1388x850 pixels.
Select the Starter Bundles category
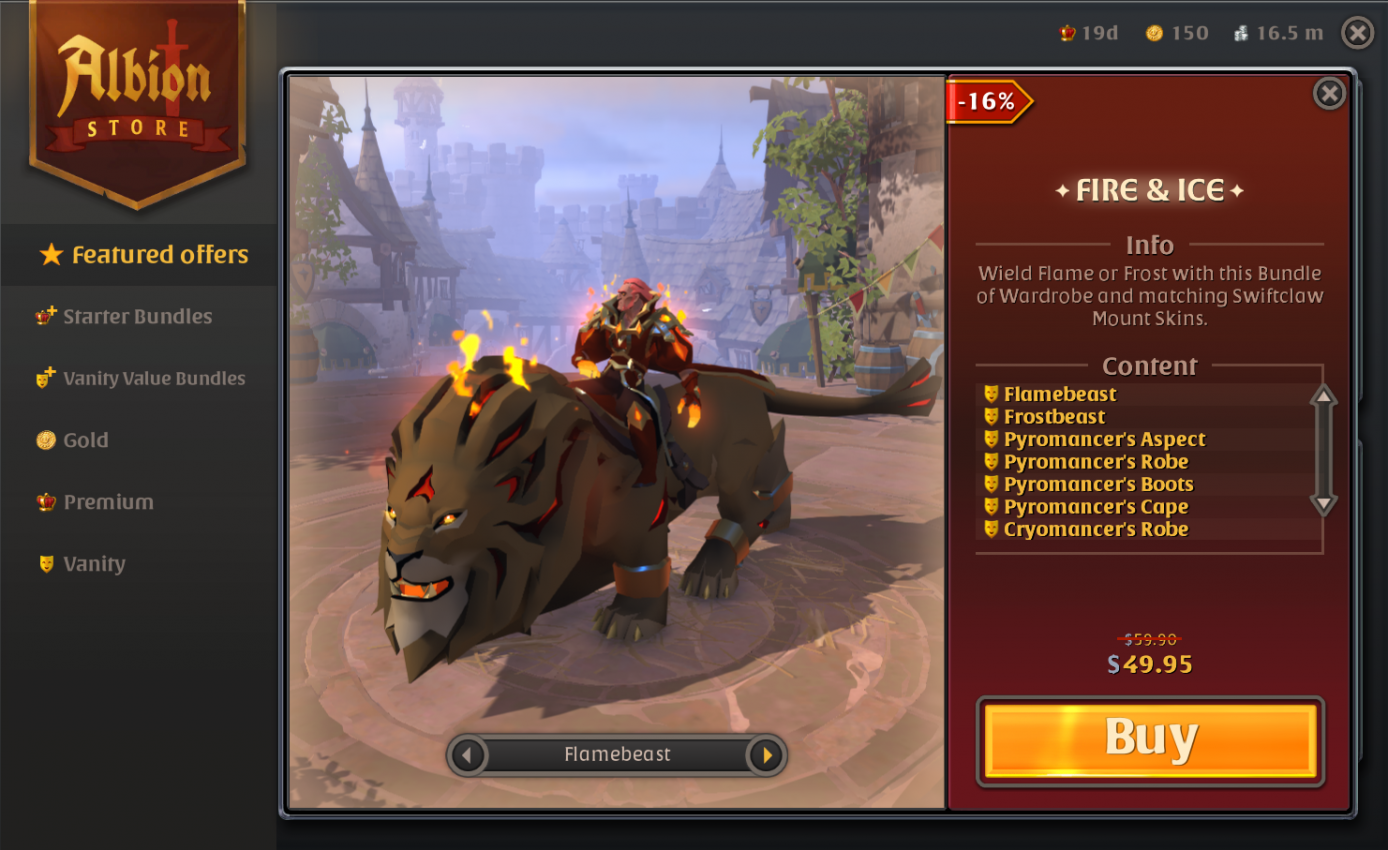[x=138, y=316]
